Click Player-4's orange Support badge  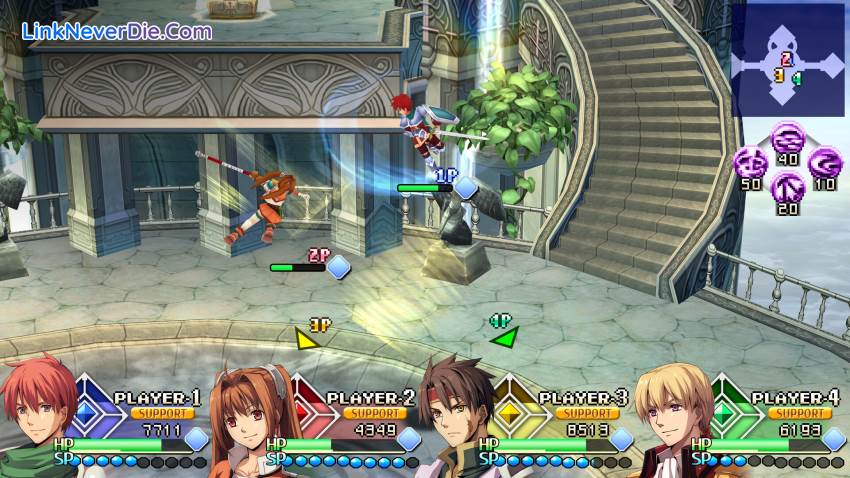799,412
